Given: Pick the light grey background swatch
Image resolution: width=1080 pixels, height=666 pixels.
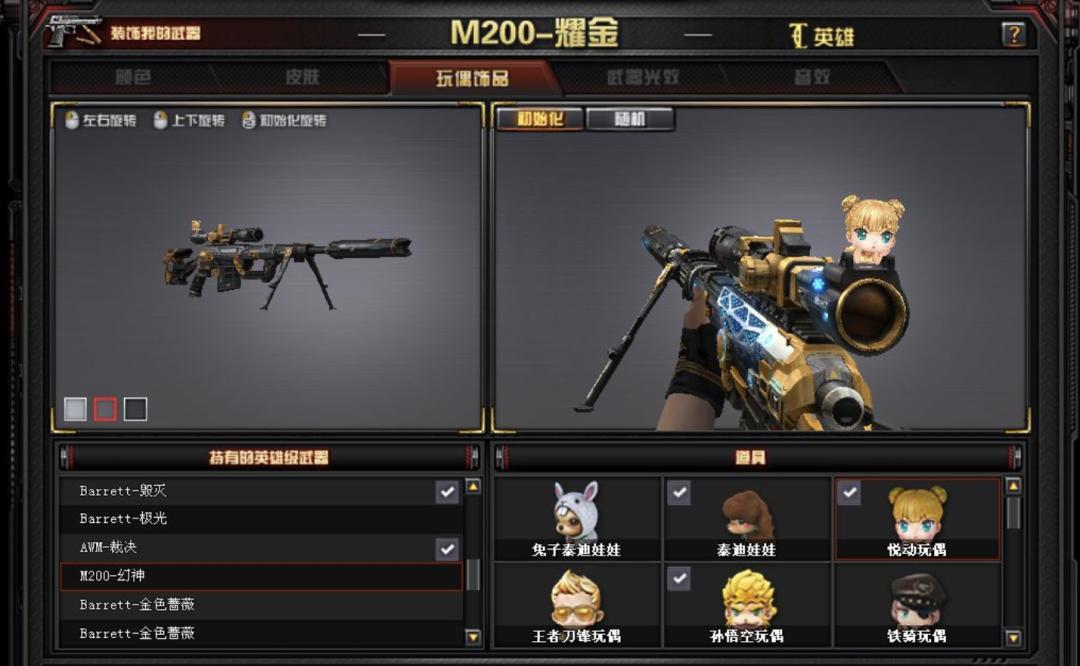Looking at the screenshot, I should (x=76, y=409).
